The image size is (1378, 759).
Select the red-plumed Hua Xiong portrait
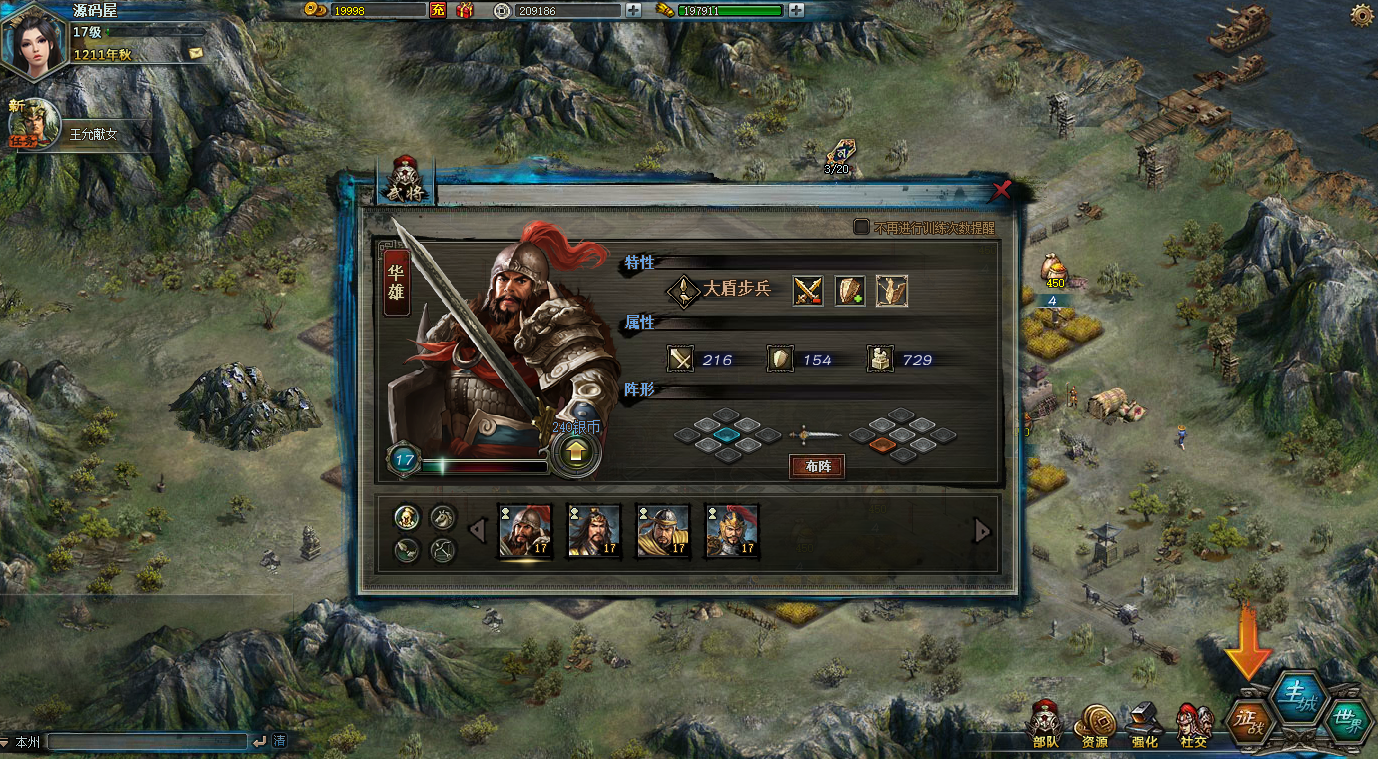[x=525, y=530]
